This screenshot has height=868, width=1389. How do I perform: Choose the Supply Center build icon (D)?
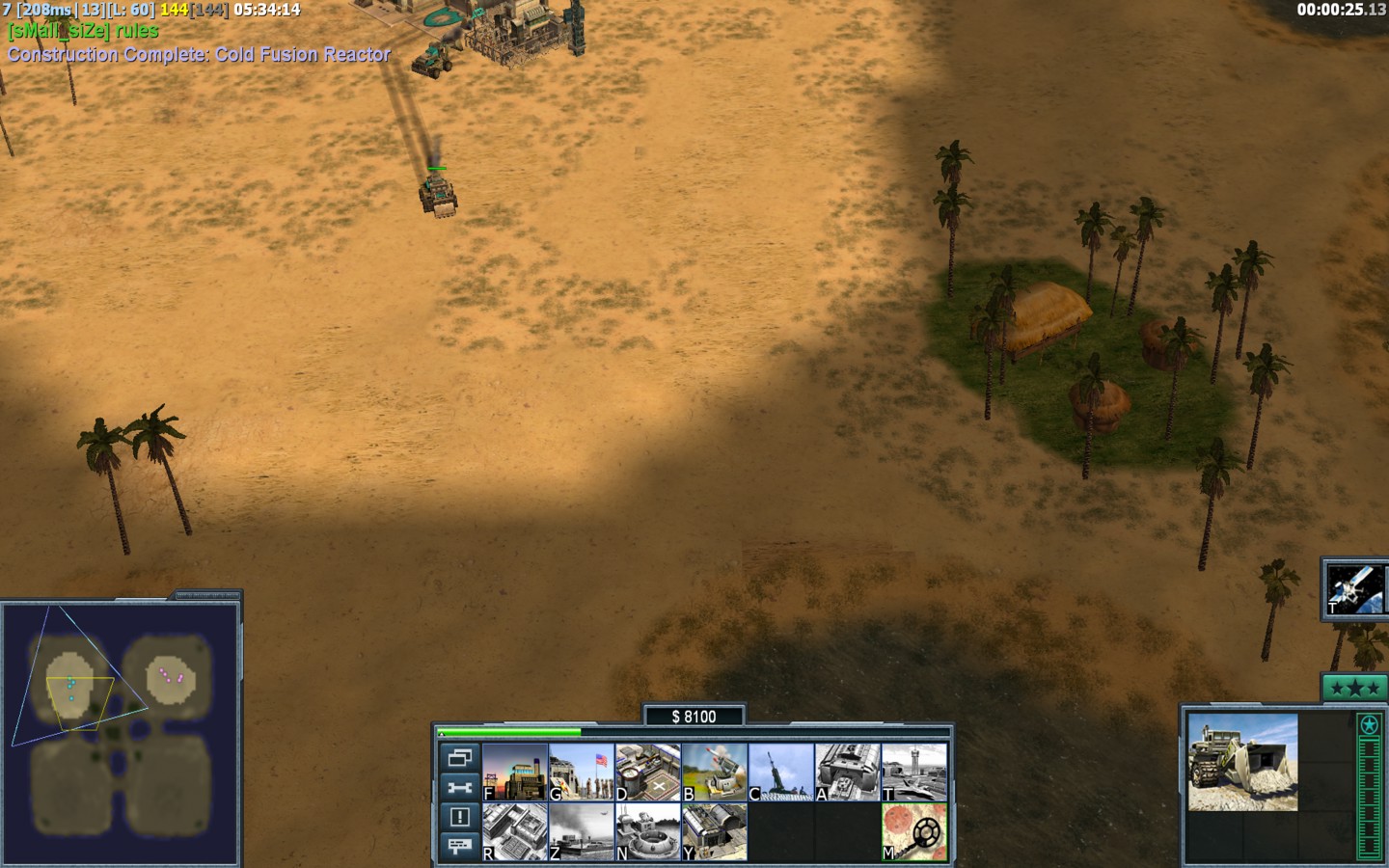(x=648, y=772)
